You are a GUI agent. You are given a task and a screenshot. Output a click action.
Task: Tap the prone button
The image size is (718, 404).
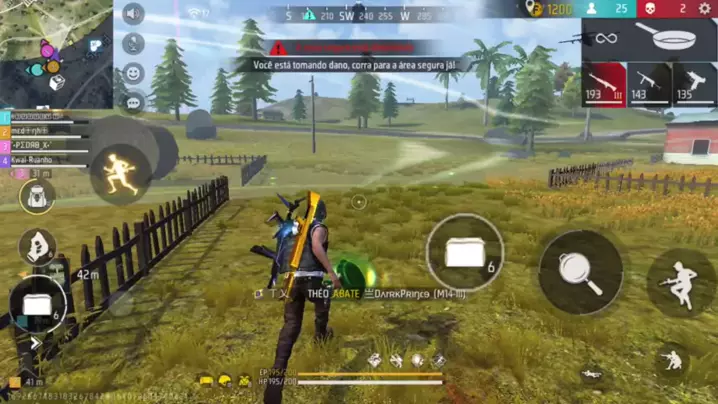click(x=592, y=375)
